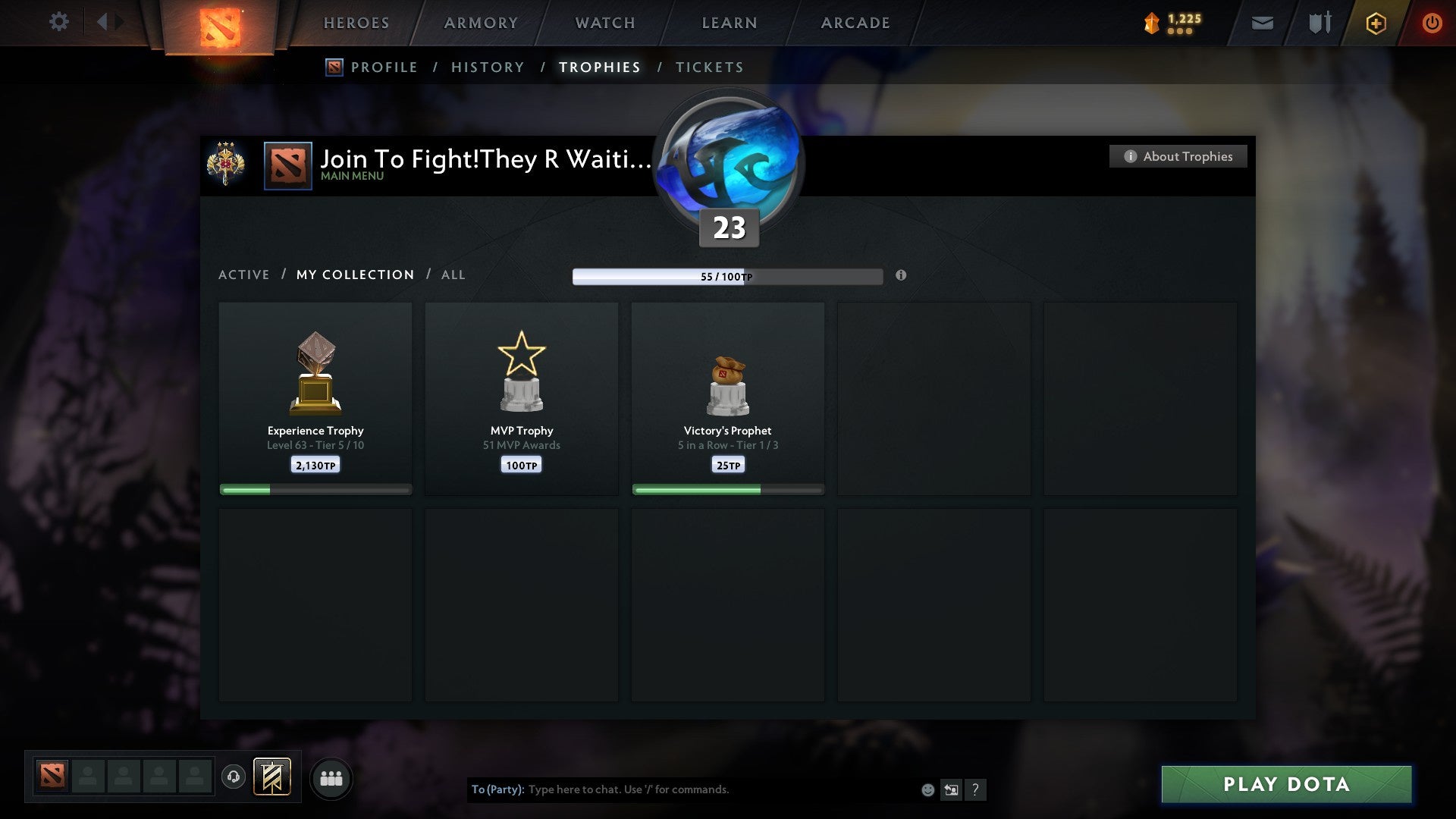Toggle voice chat with the headset icon
The height and width of the screenshot is (819, 1456).
233,777
